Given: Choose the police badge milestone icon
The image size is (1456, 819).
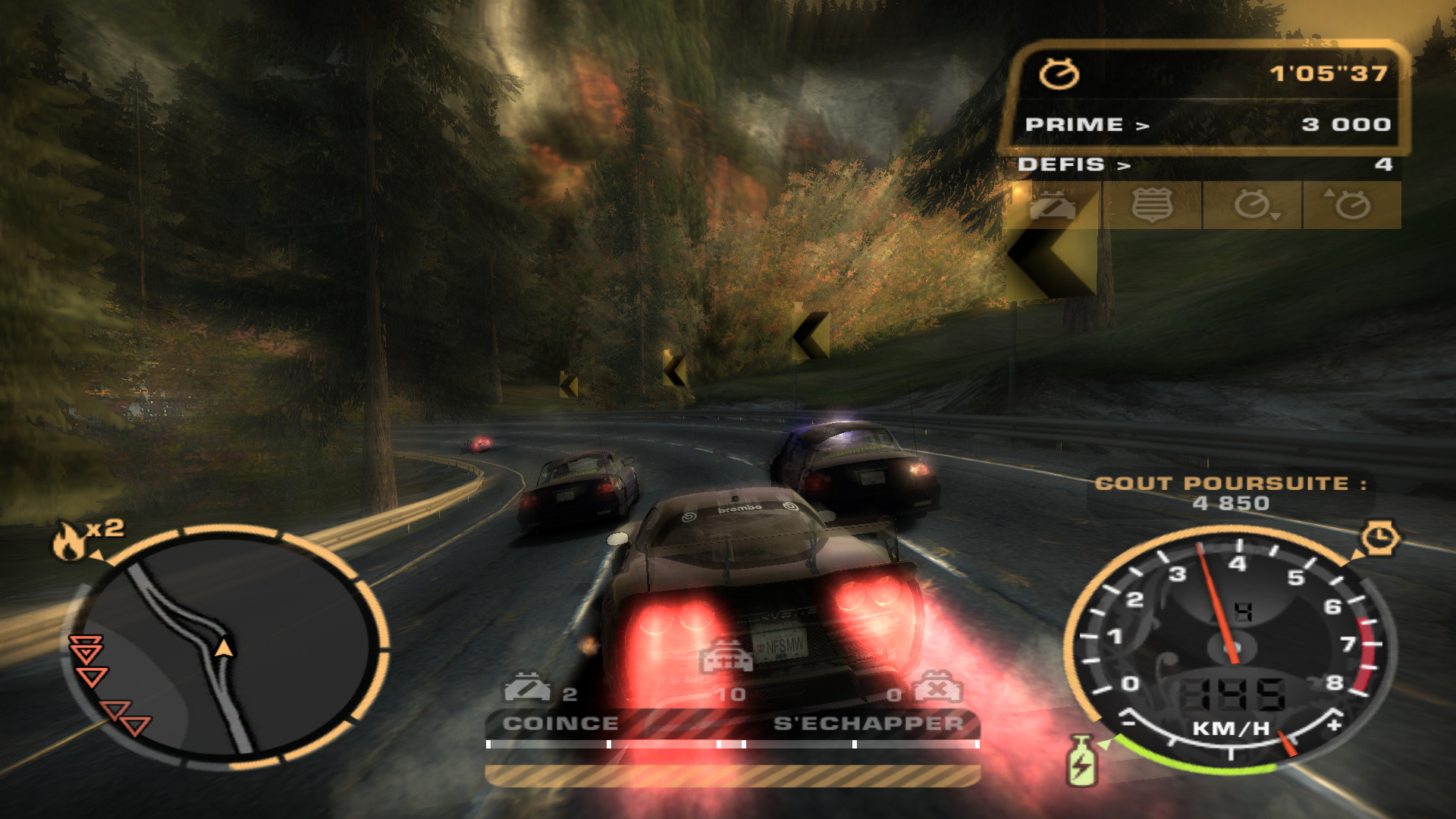Looking at the screenshot, I should [x=1152, y=206].
